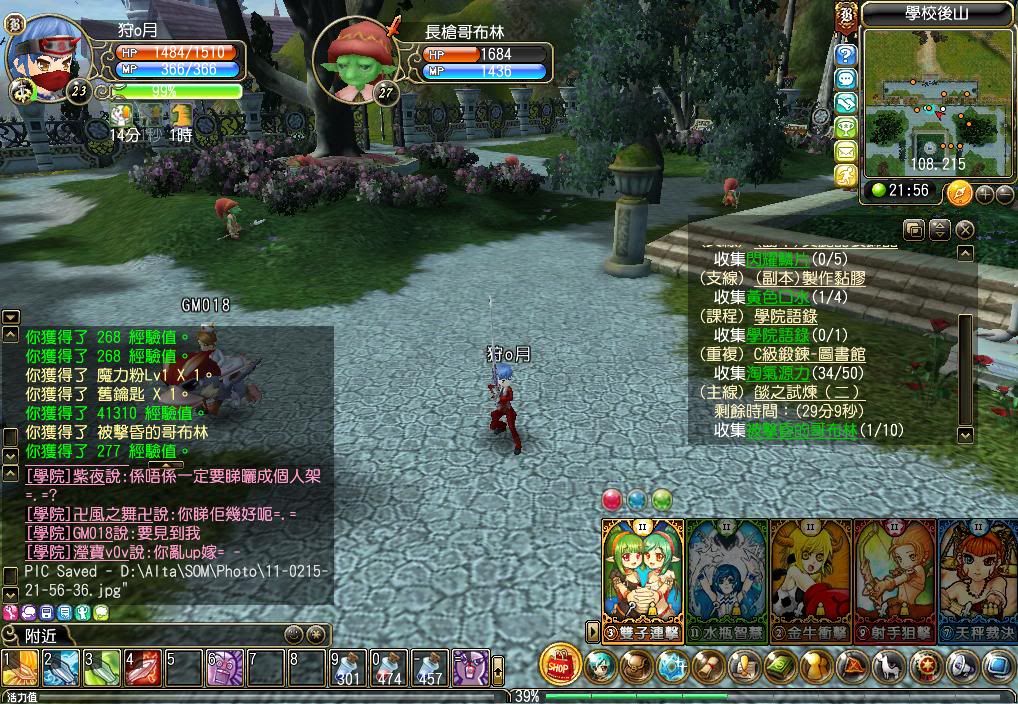Activate the golden sword skill in slot 1
1018x704 pixels.
click(x=20, y=668)
